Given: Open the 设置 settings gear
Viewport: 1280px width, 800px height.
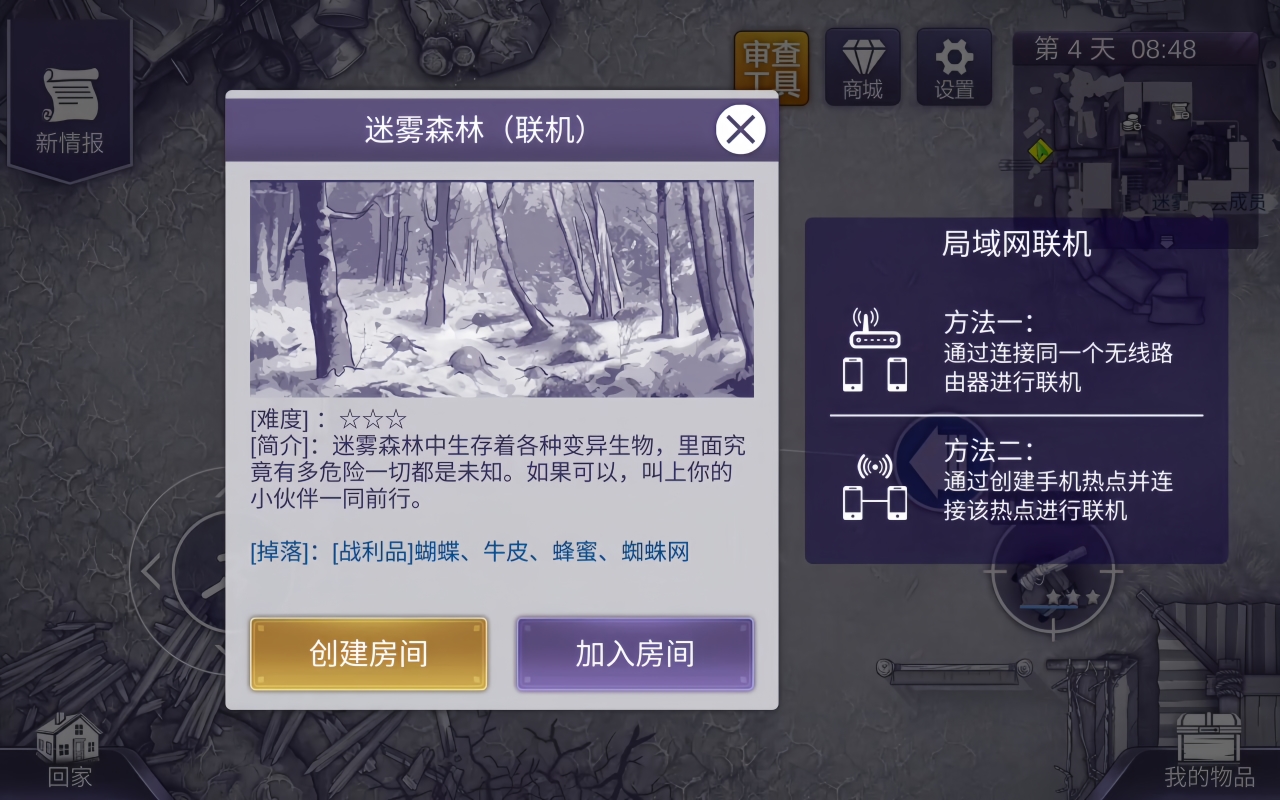Looking at the screenshot, I should [953, 66].
